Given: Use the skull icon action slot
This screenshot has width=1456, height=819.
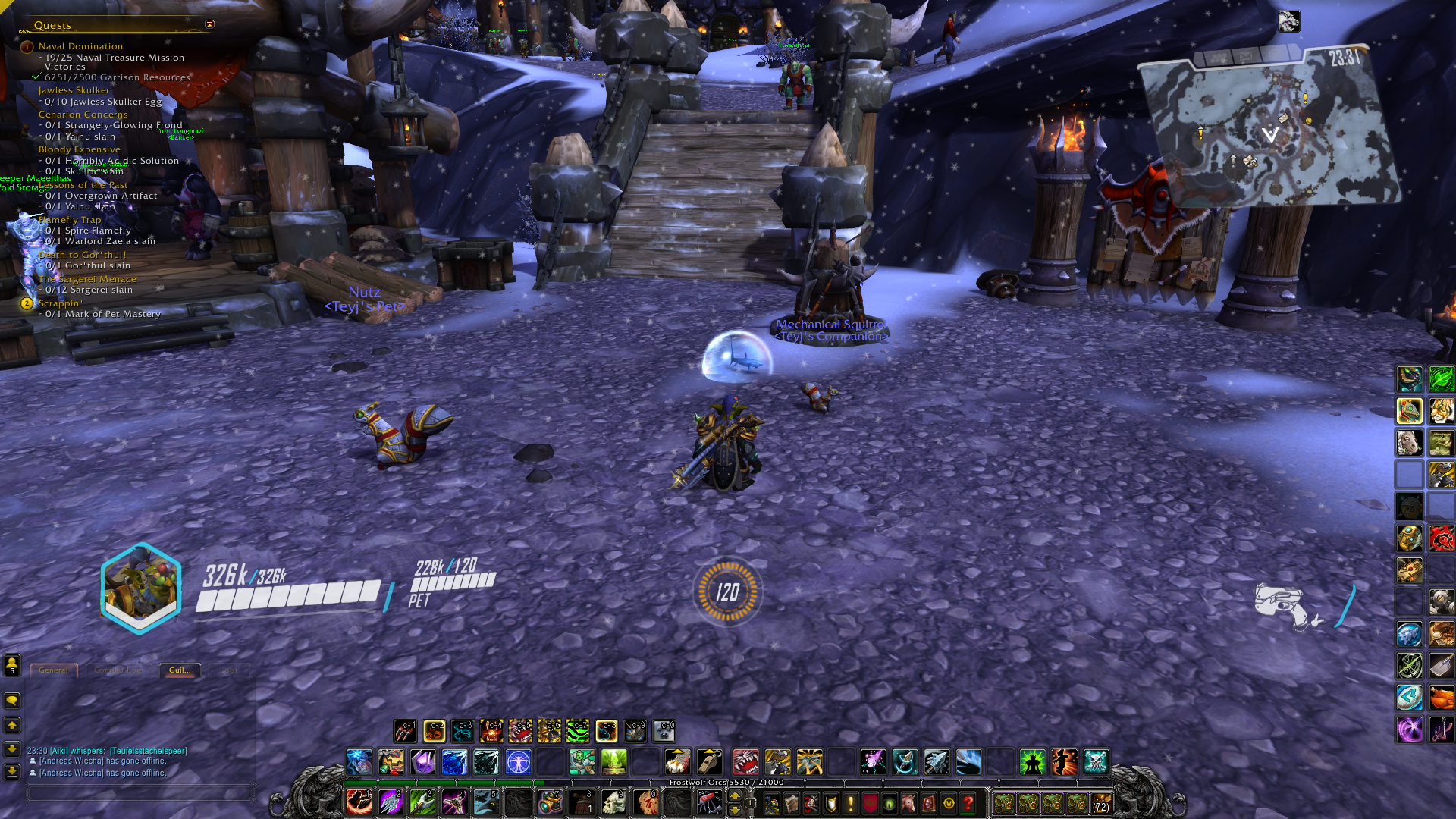Looking at the screenshot, I should (613, 802).
